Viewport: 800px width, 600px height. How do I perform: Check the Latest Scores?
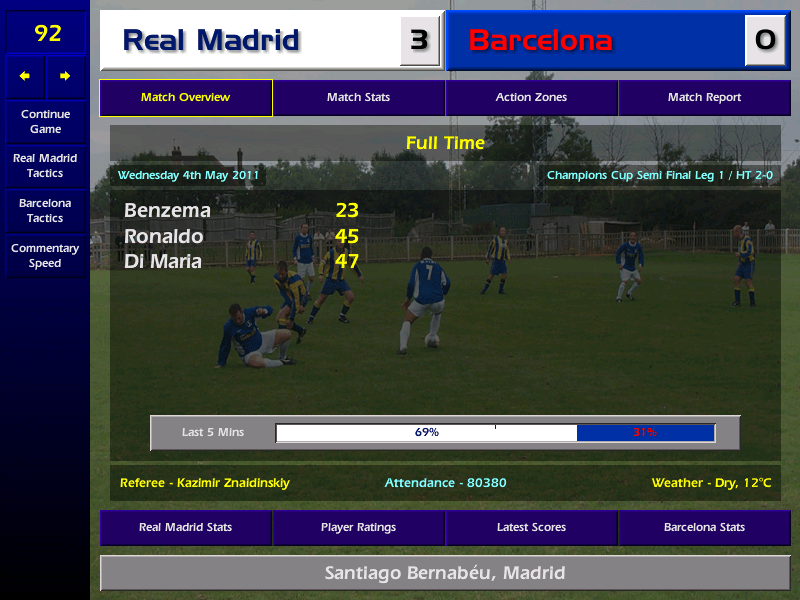click(531, 527)
